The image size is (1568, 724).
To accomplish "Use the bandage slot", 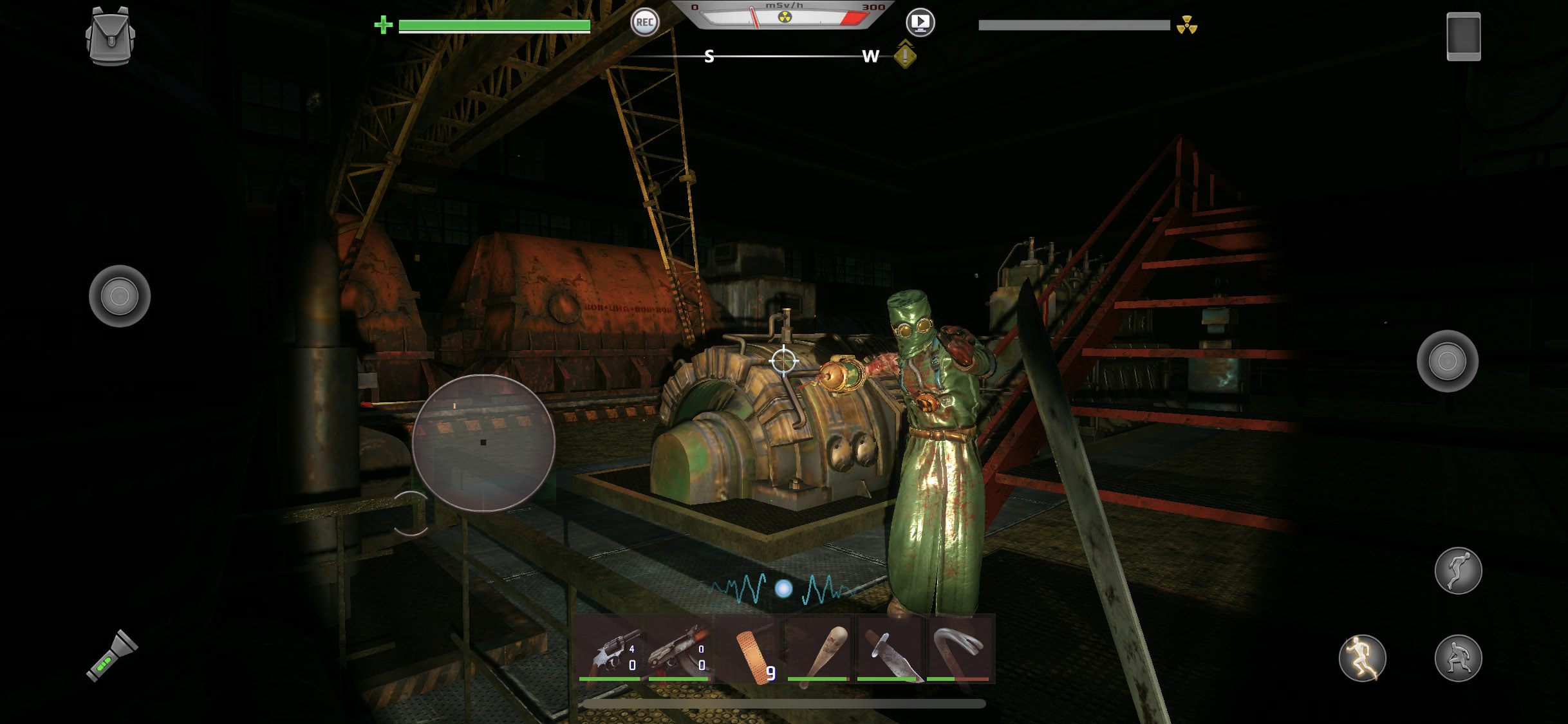I will pyautogui.click(x=751, y=649).
